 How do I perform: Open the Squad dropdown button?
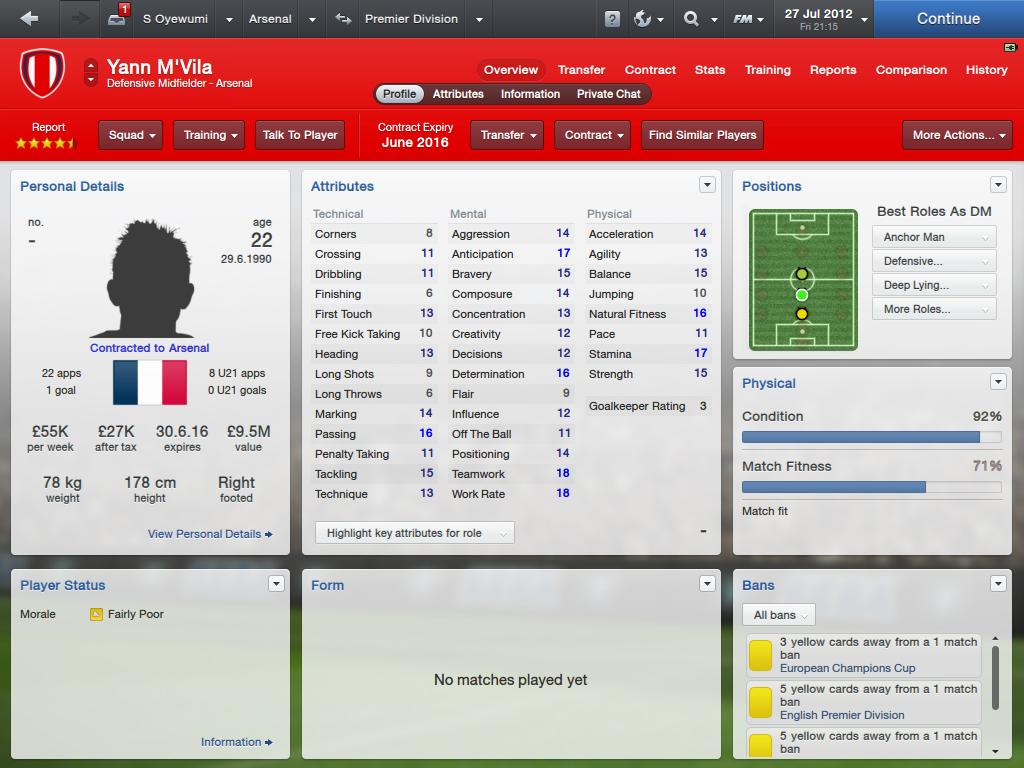[133, 135]
